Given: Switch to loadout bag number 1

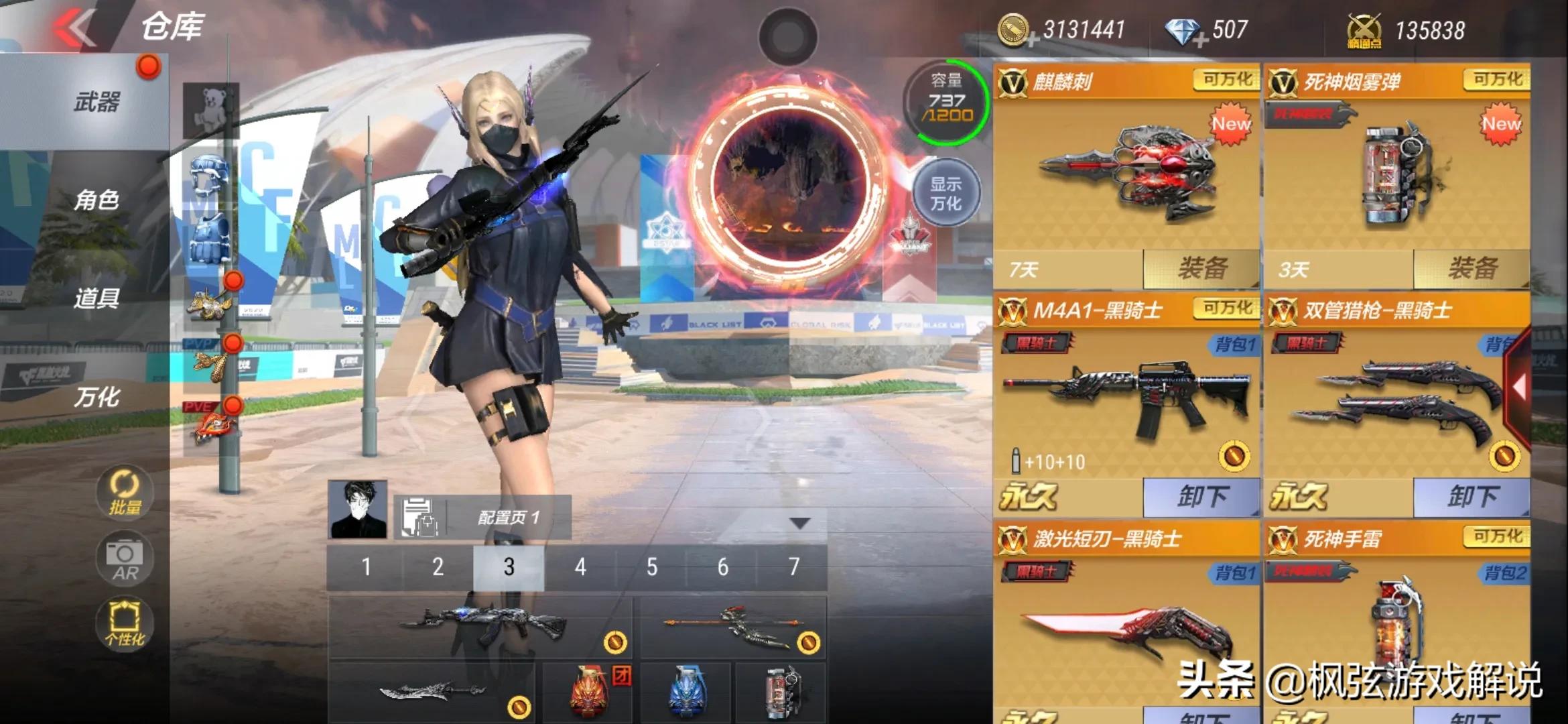Looking at the screenshot, I should click(x=366, y=568).
